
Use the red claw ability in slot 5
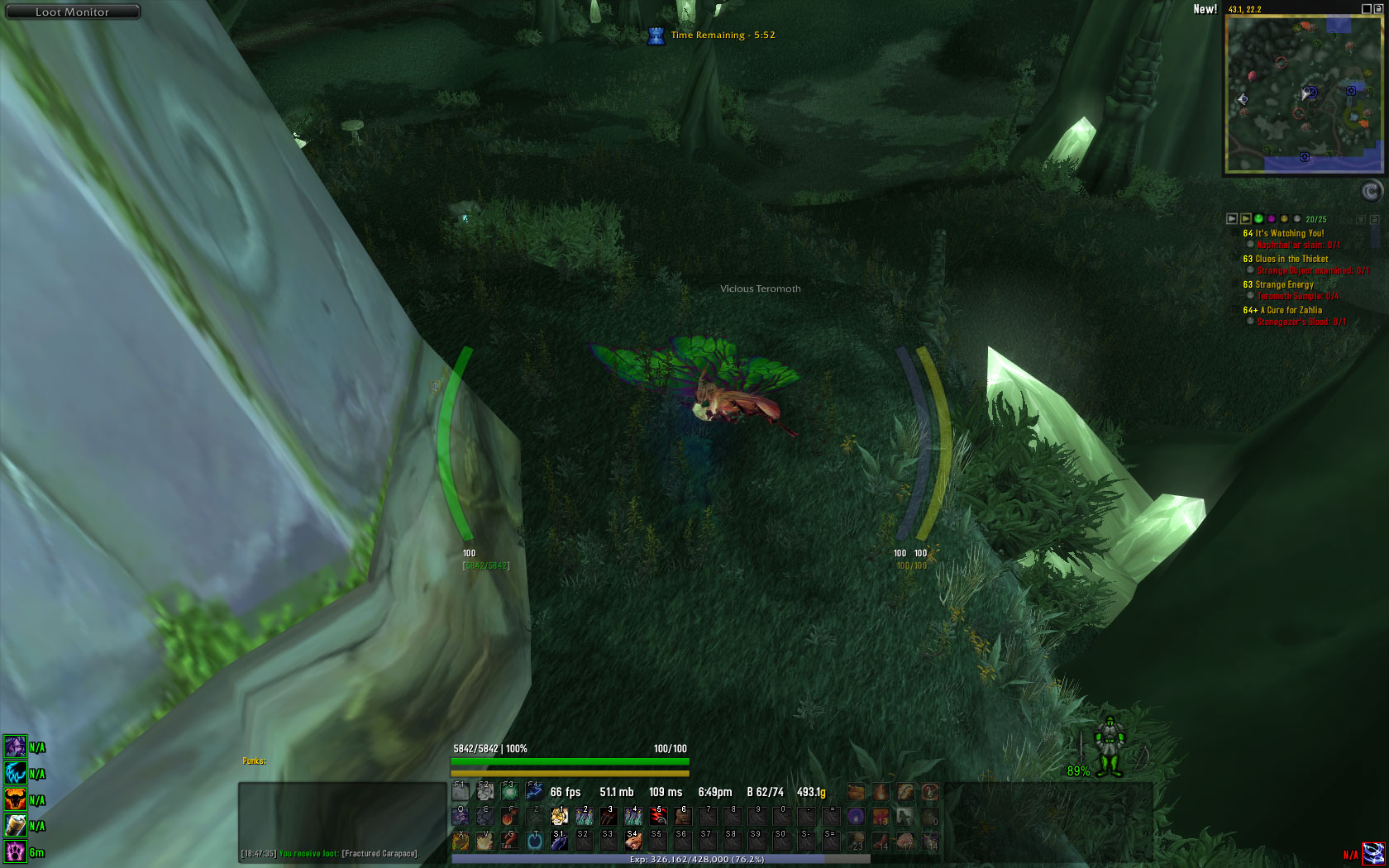(658, 817)
